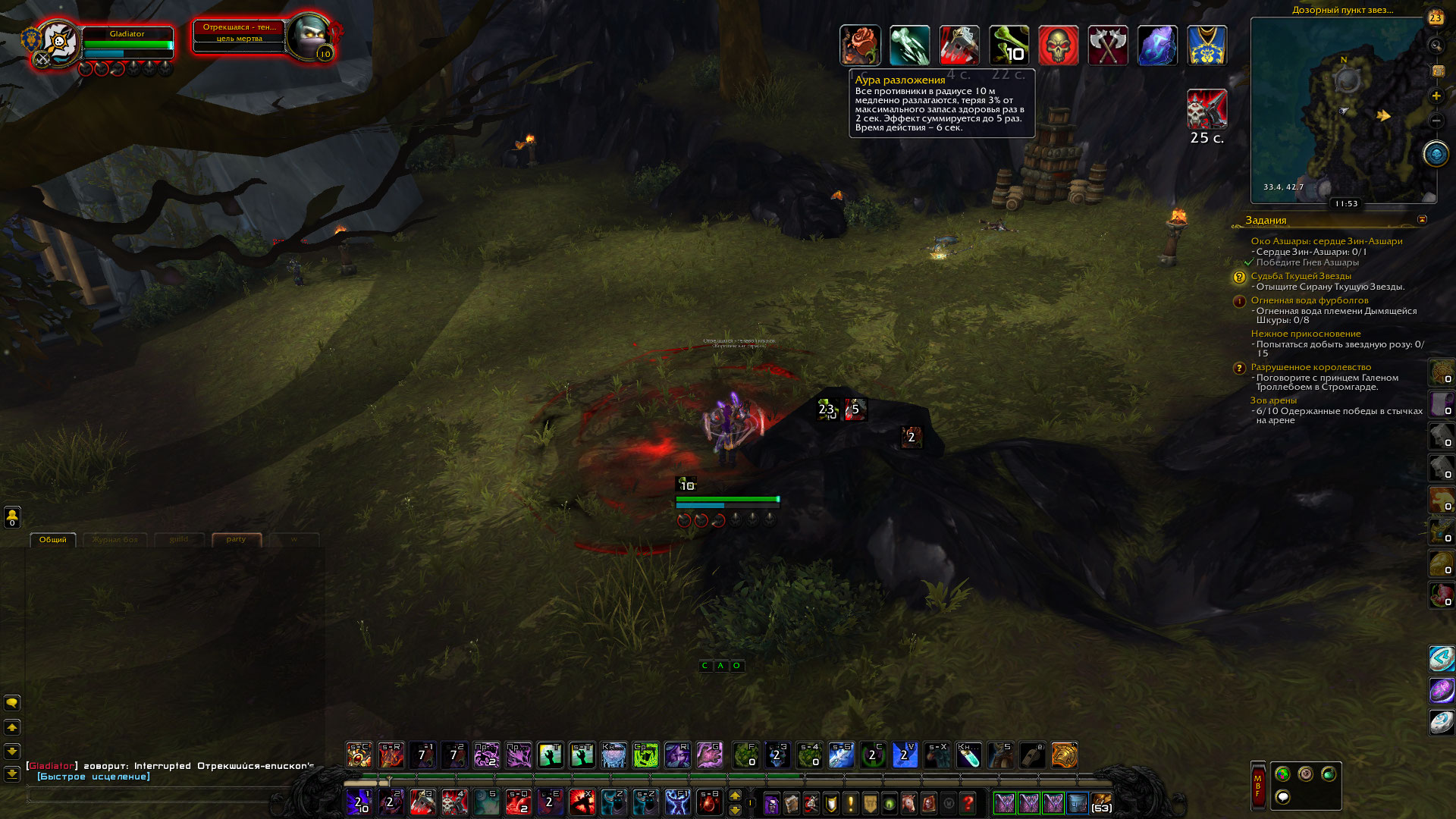Click the rose buff icon

click(x=860, y=45)
